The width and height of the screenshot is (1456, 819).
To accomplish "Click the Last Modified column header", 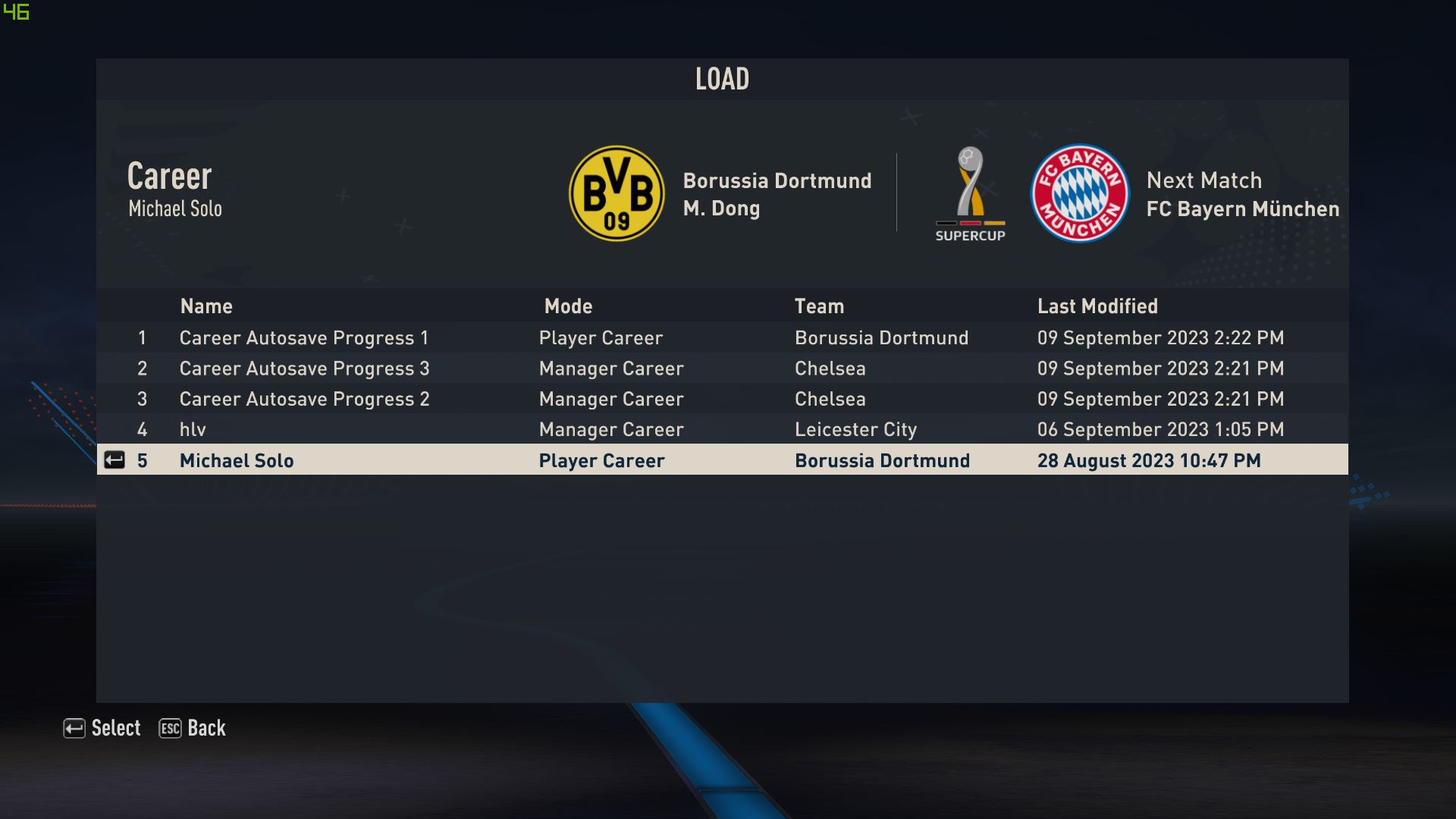I will click(x=1097, y=306).
